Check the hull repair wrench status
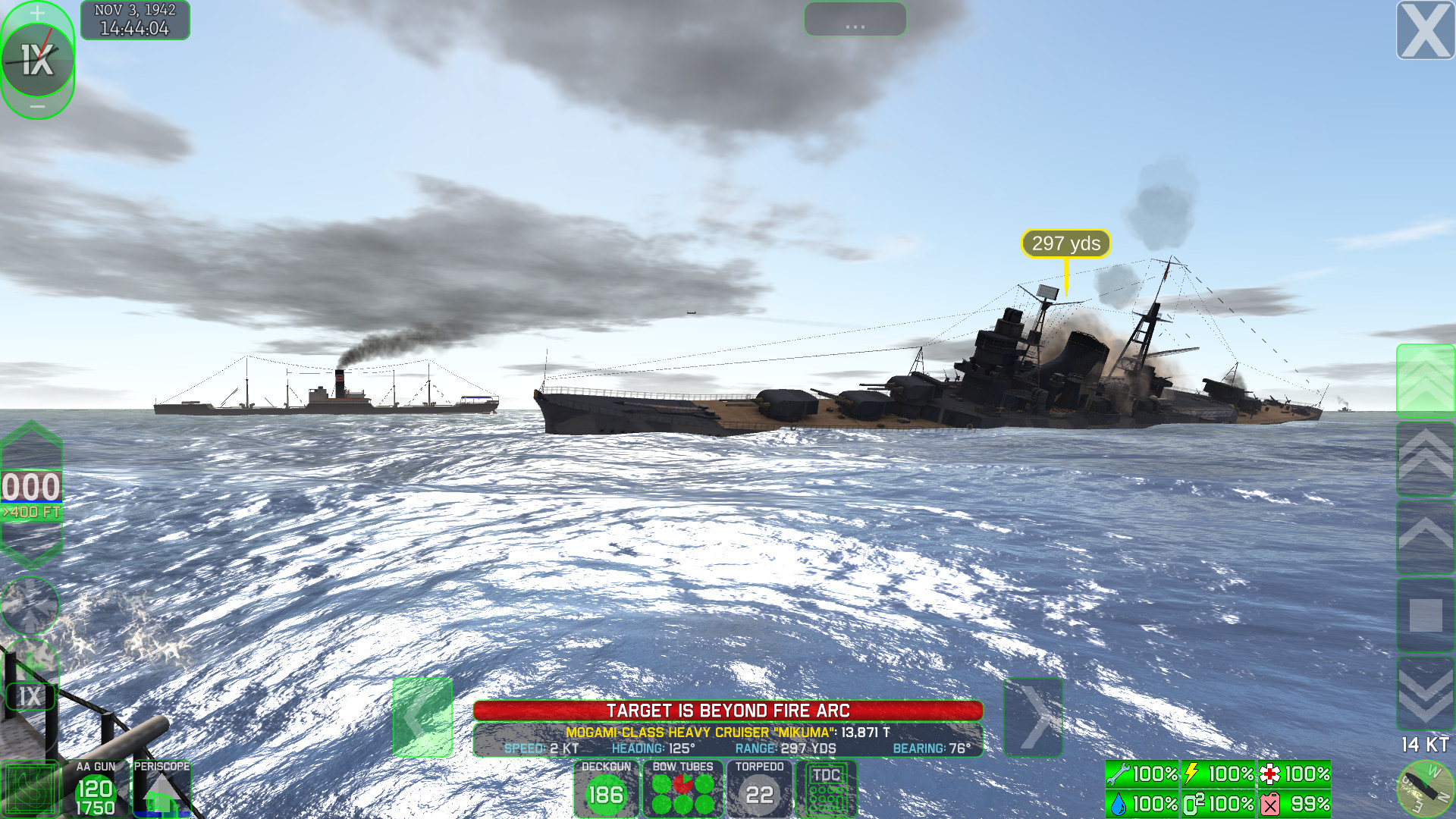The height and width of the screenshot is (819, 1456). [1141, 775]
